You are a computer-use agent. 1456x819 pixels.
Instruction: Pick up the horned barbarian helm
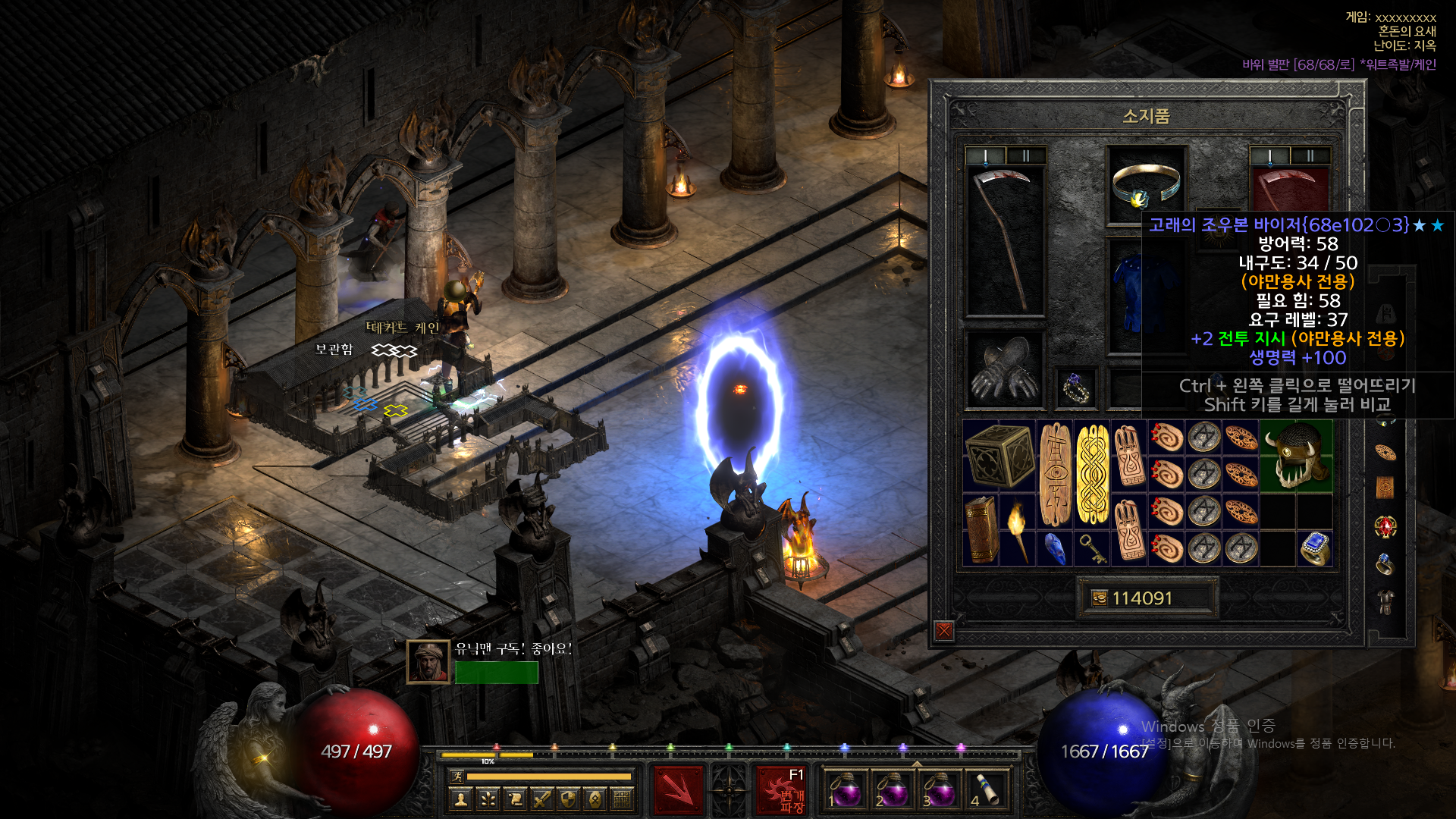click(1296, 455)
